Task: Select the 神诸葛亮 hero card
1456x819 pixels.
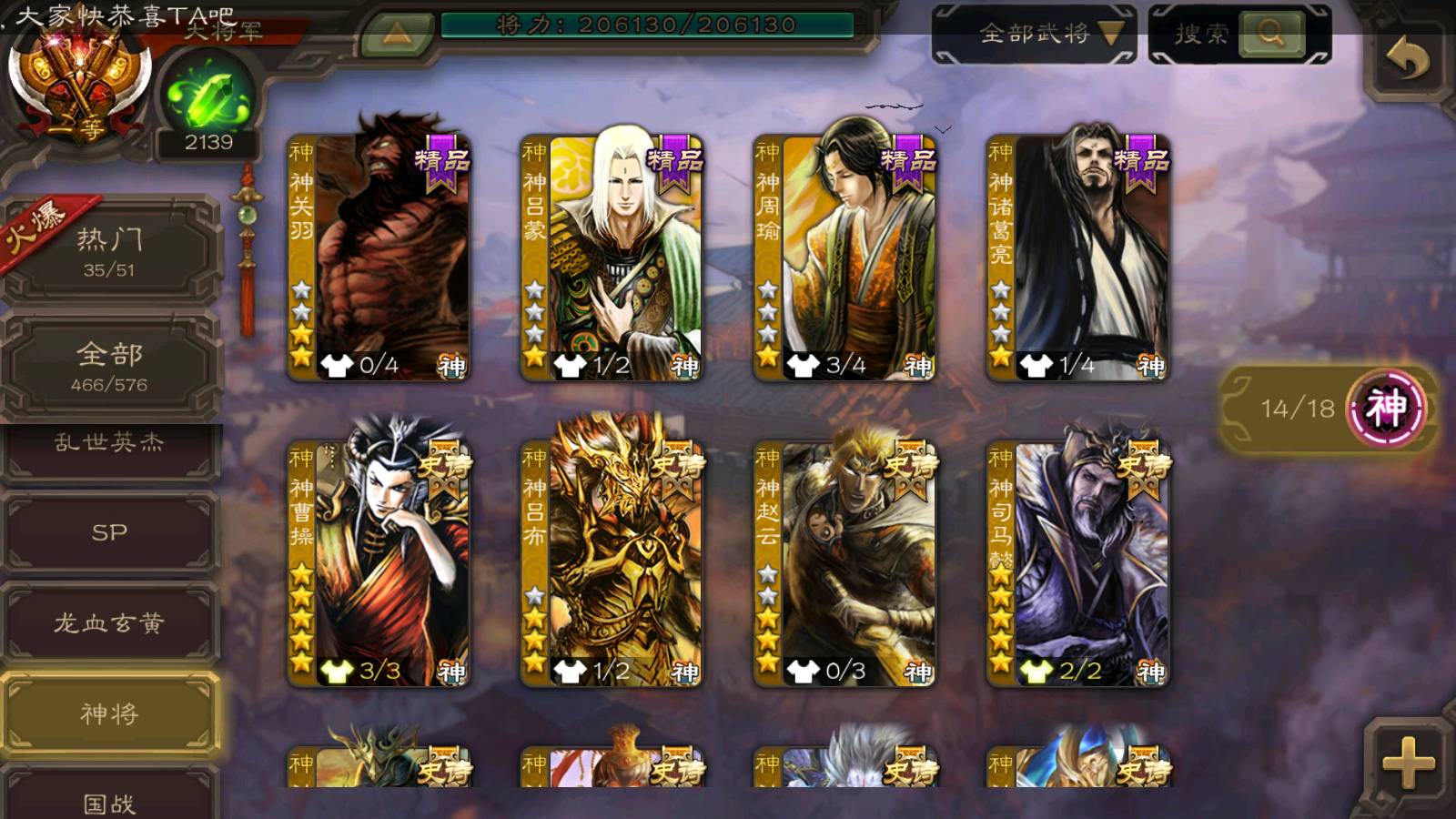Action: [1078, 258]
